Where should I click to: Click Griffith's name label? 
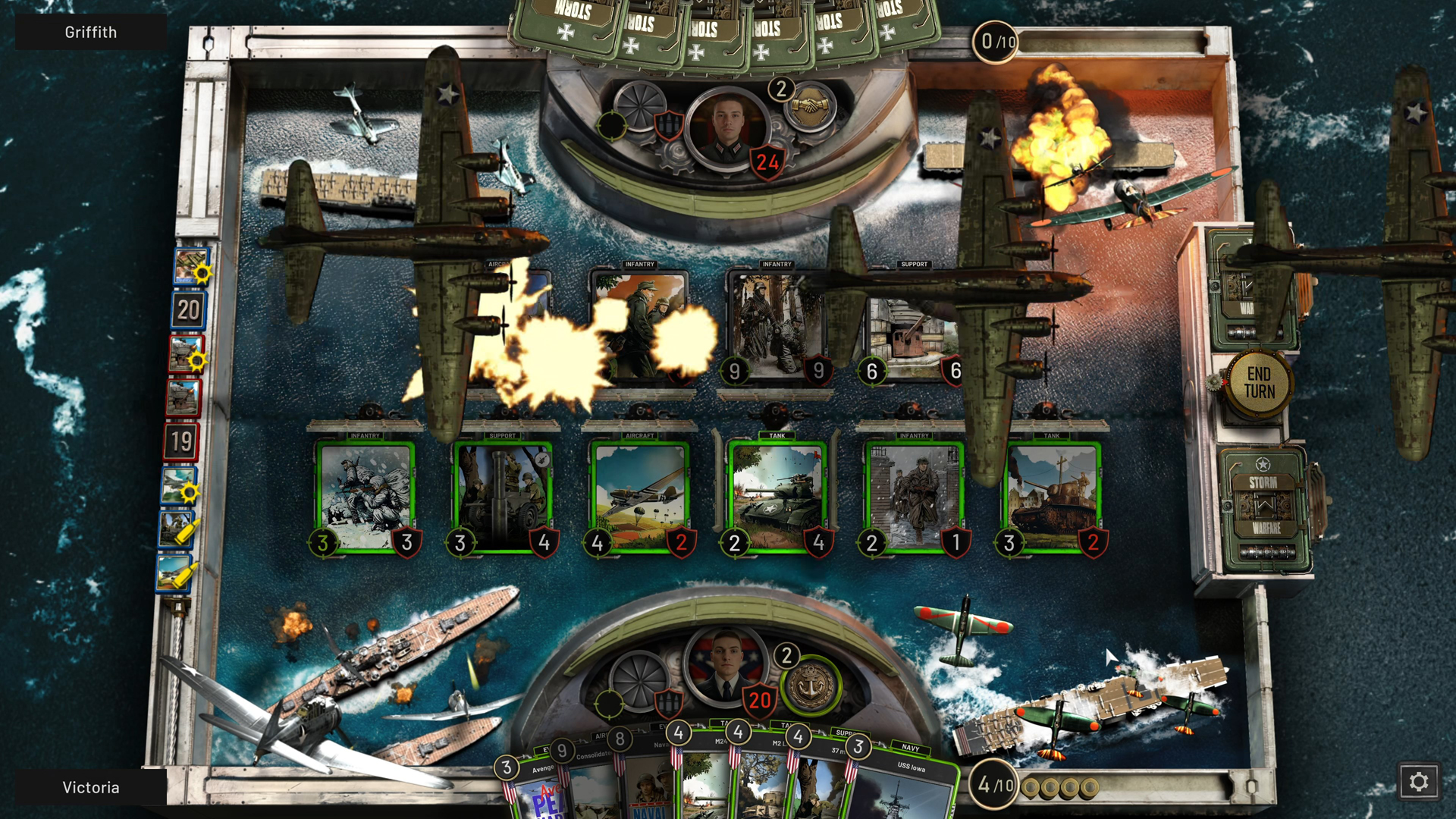91,32
